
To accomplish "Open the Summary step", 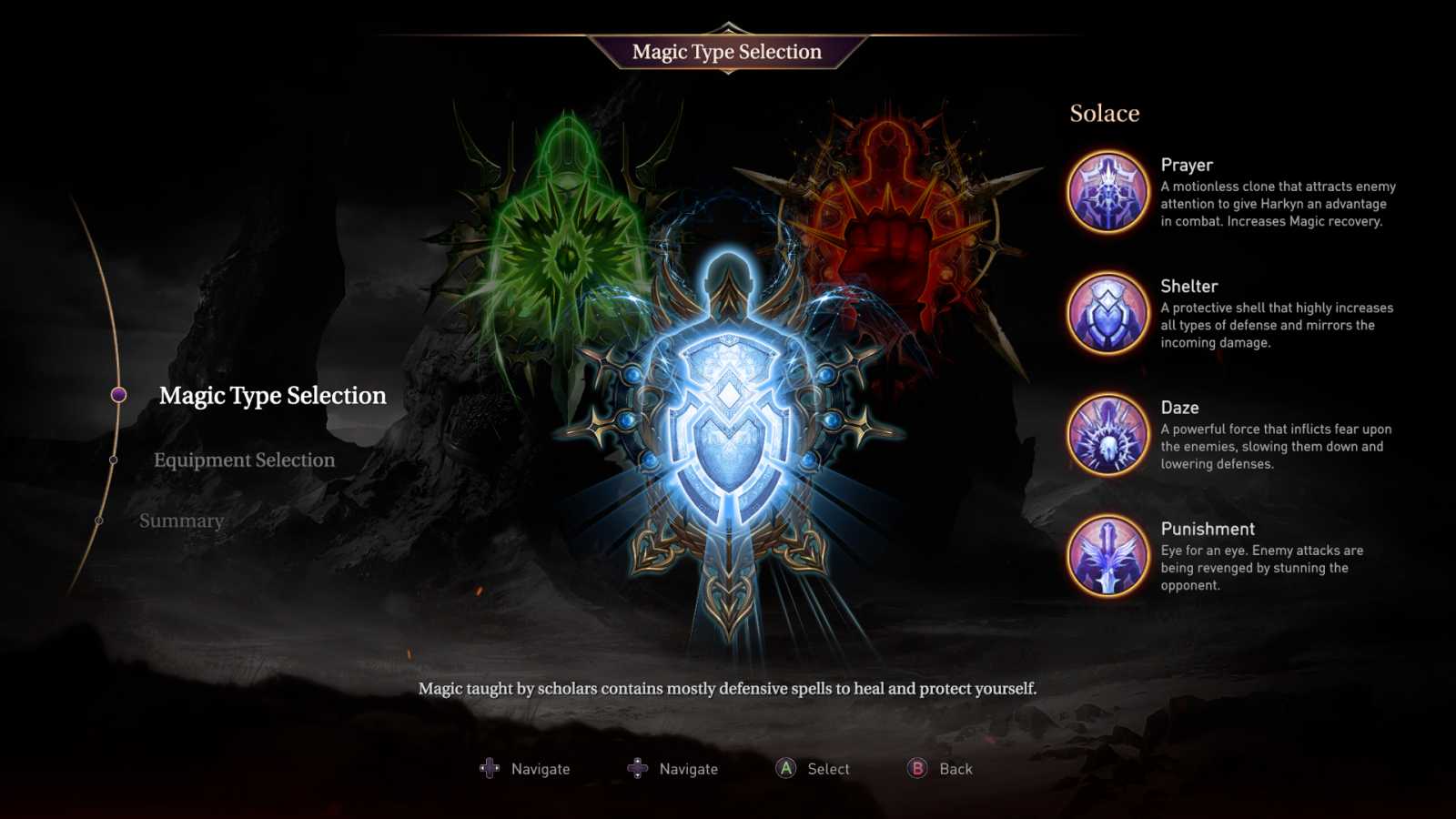I will 181,521.
